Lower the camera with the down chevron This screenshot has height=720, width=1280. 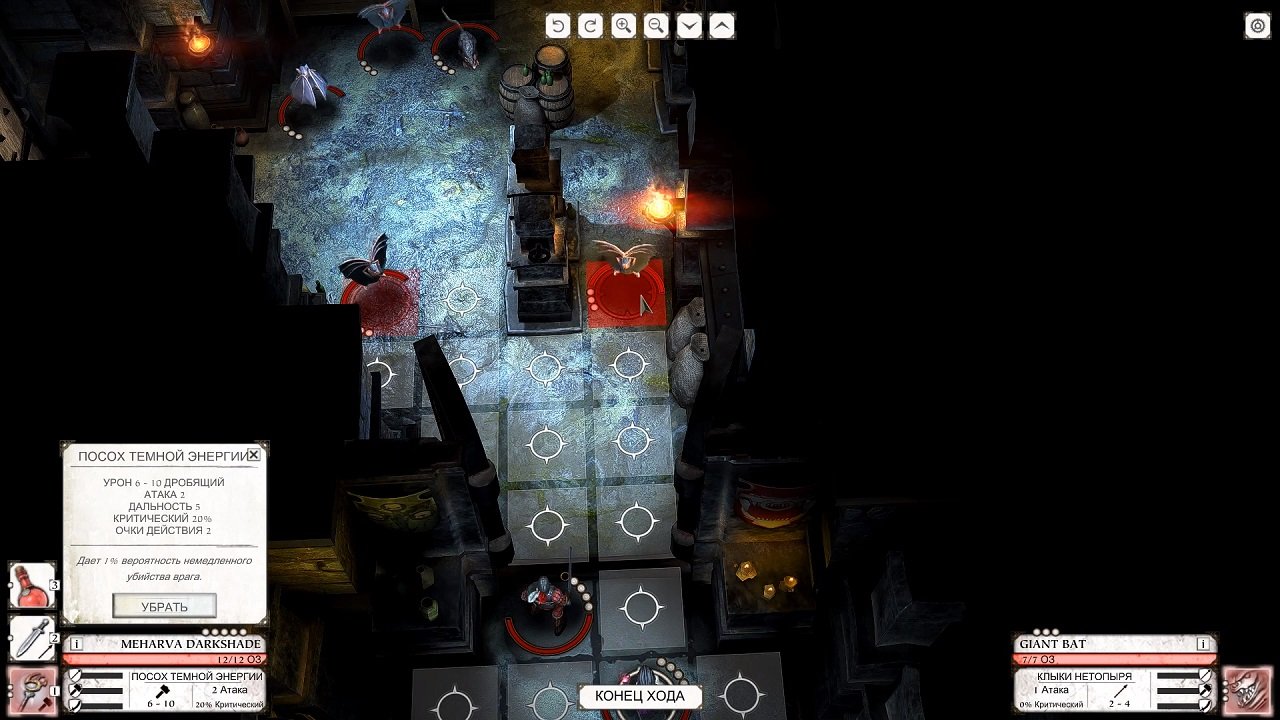(x=690, y=26)
